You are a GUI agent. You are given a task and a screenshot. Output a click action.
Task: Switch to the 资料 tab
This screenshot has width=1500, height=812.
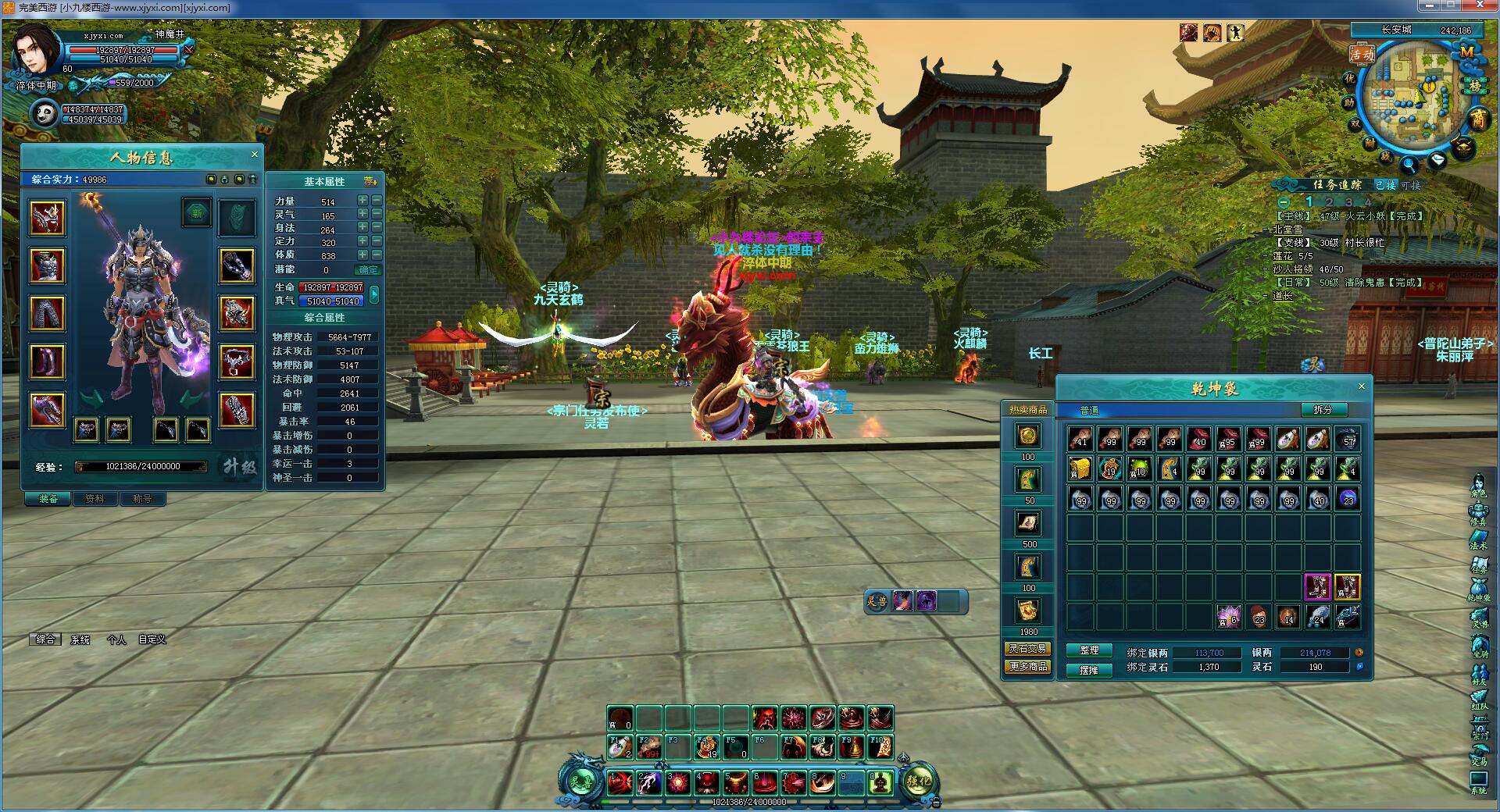click(x=95, y=499)
